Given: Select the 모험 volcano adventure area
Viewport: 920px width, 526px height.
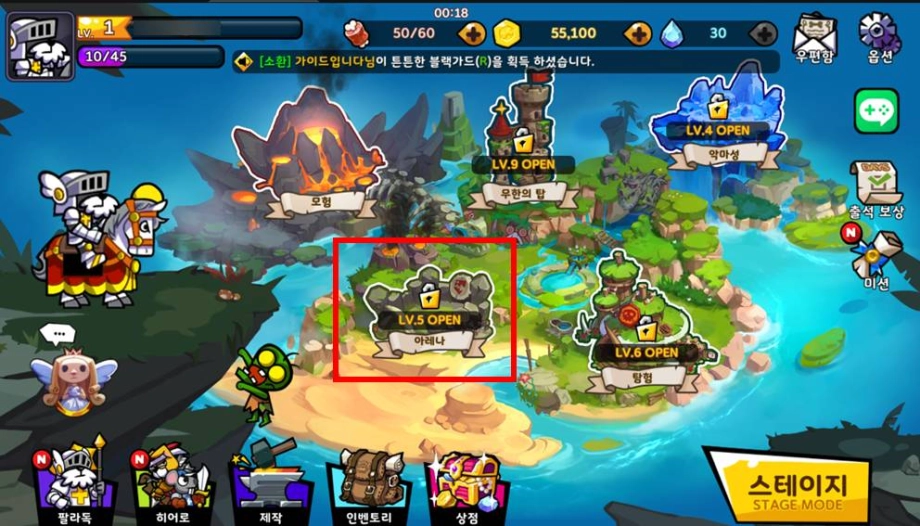Looking at the screenshot, I should tap(310, 160).
